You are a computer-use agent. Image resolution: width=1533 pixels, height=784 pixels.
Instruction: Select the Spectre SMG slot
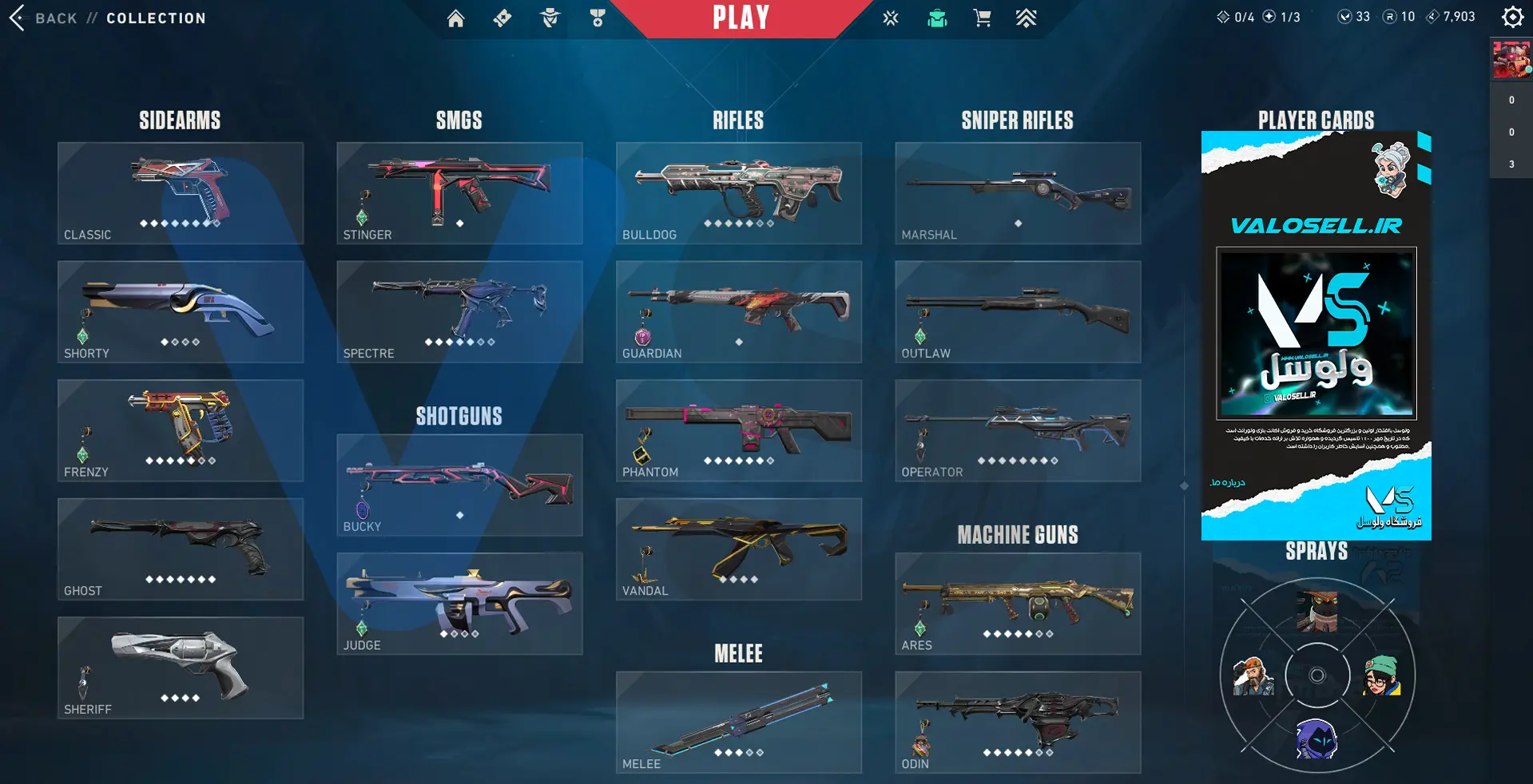(x=459, y=311)
